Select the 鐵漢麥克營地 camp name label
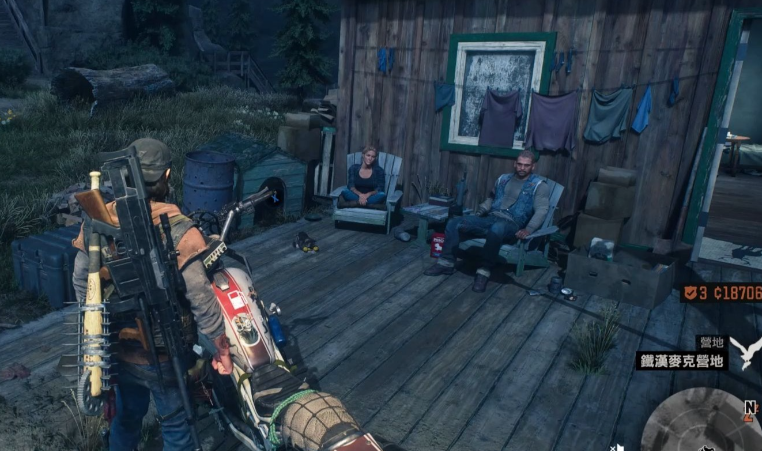This screenshot has width=762, height=451. (681, 360)
